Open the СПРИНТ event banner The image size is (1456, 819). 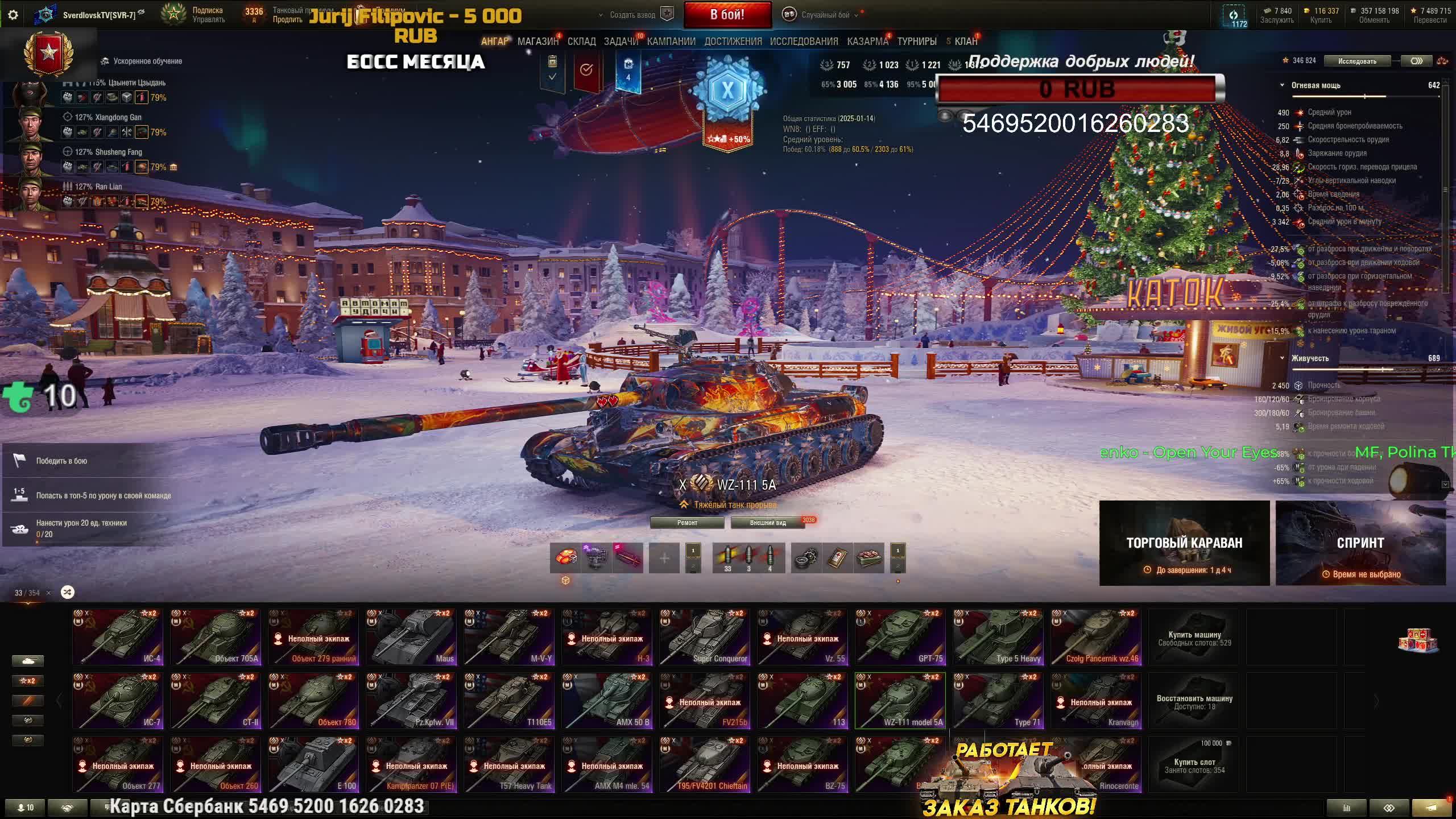(1360, 543)
